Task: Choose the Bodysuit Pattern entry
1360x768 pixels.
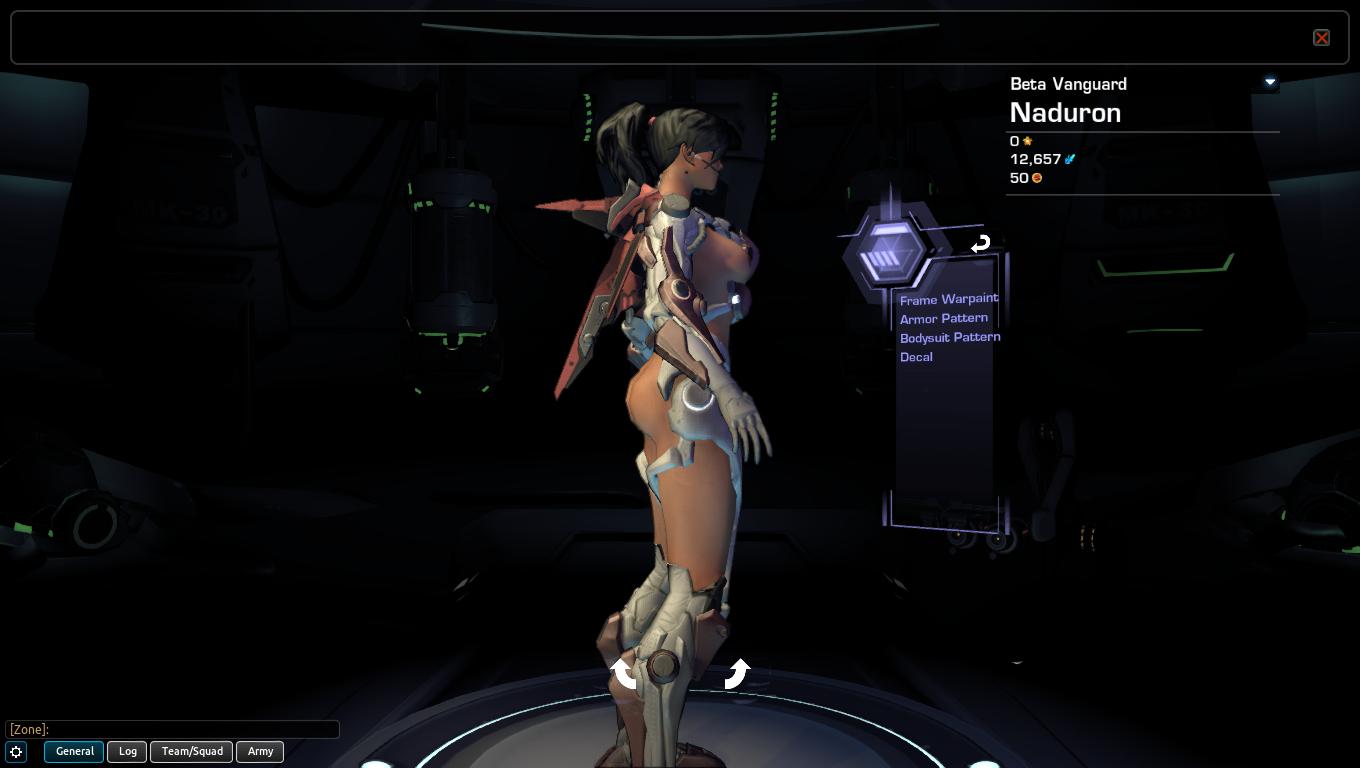Action: tap(949, 337)
